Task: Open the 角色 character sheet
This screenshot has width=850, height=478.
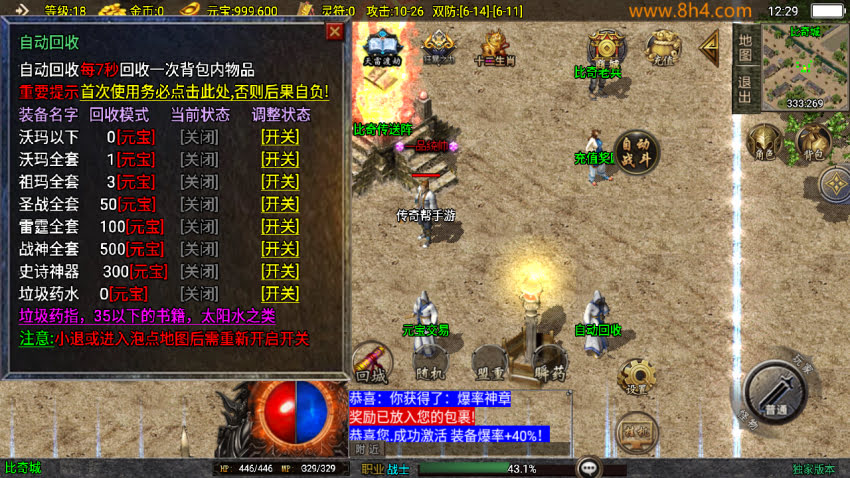Action: pyautogui.click(x=764, y=143)
